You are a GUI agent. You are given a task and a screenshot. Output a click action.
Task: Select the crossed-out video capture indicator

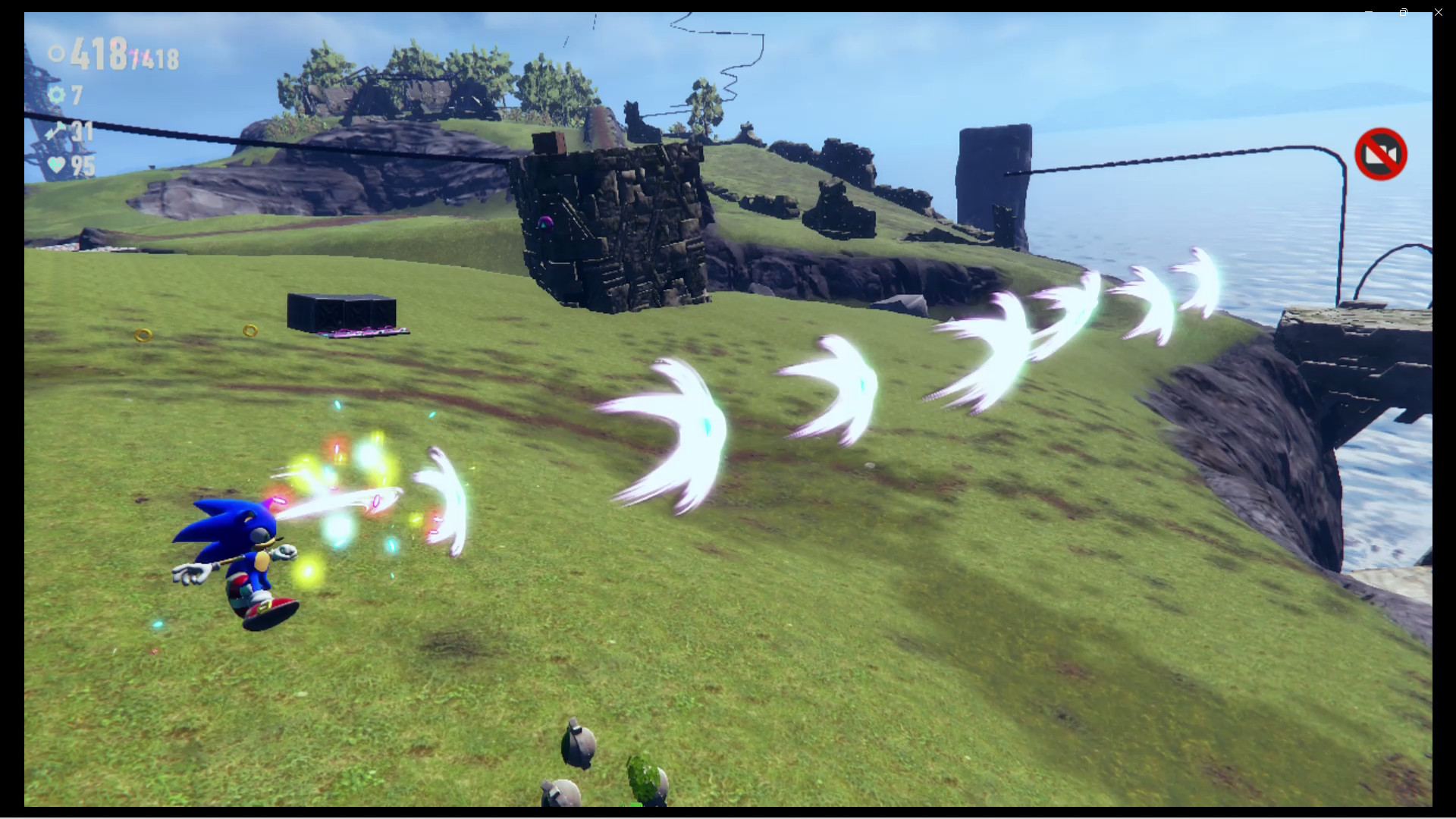click(x=1381, y=154)
